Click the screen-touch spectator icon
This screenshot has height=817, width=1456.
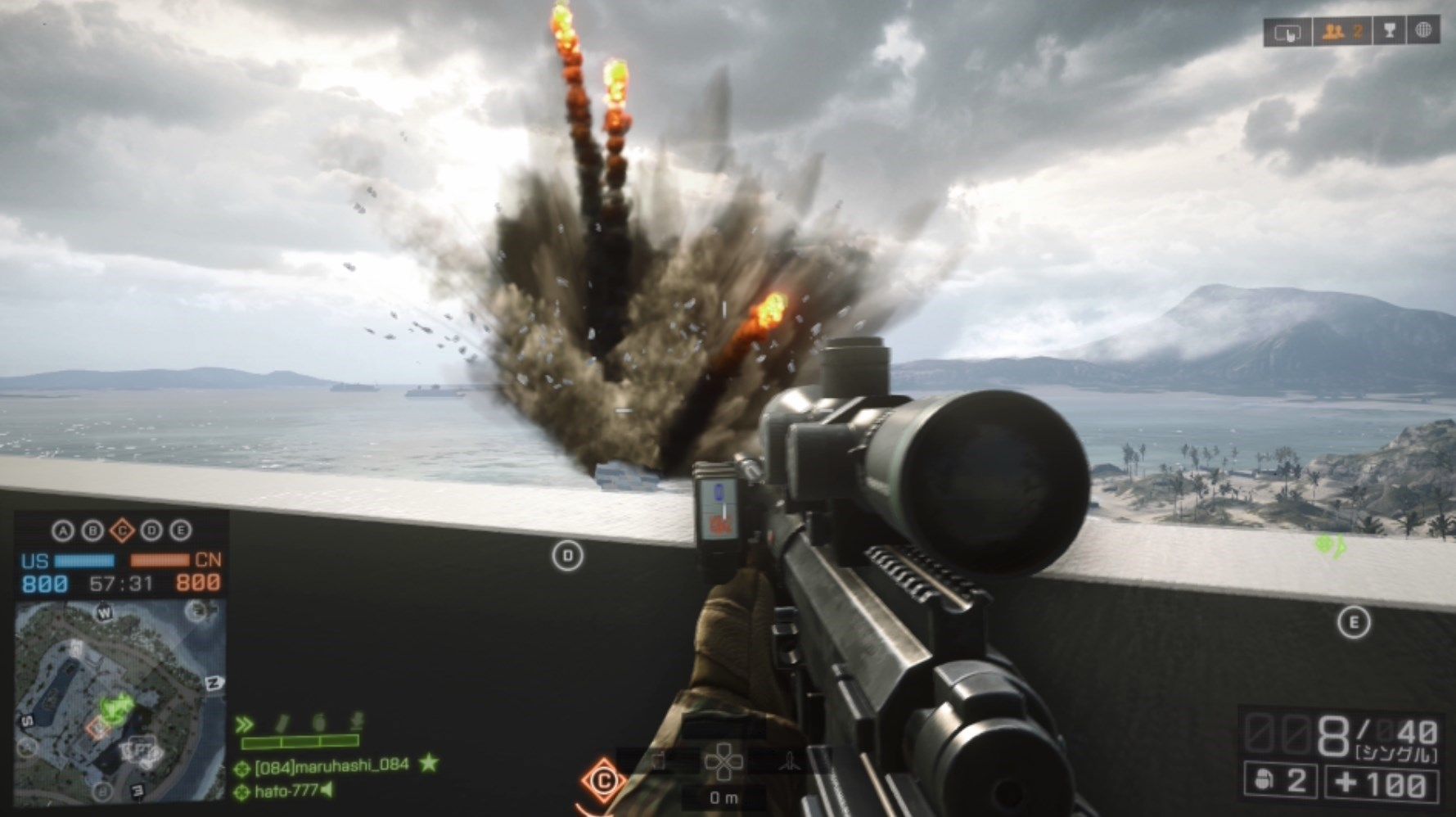tap(1289, 31)
